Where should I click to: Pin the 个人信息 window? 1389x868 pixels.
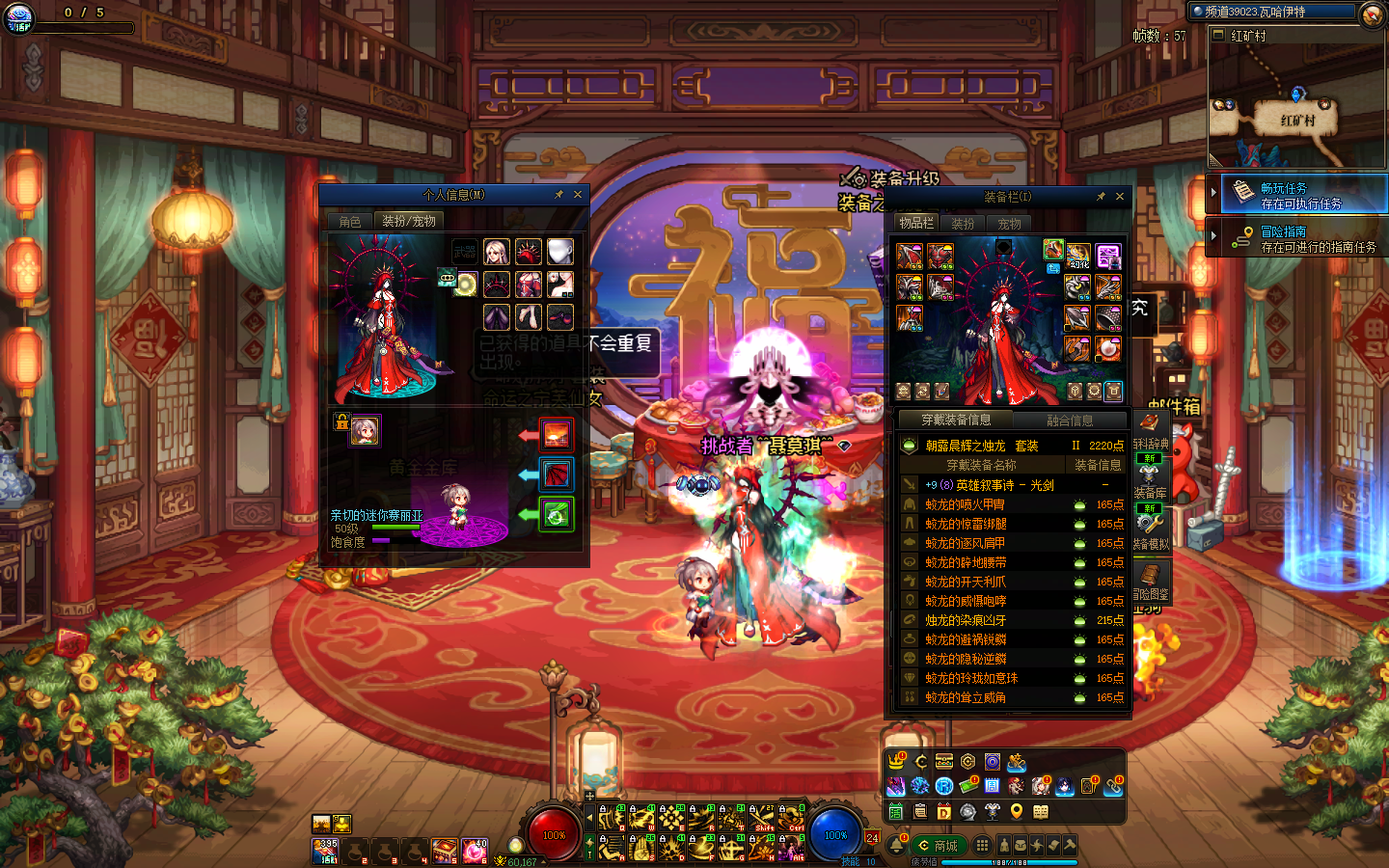pos(558,195)
